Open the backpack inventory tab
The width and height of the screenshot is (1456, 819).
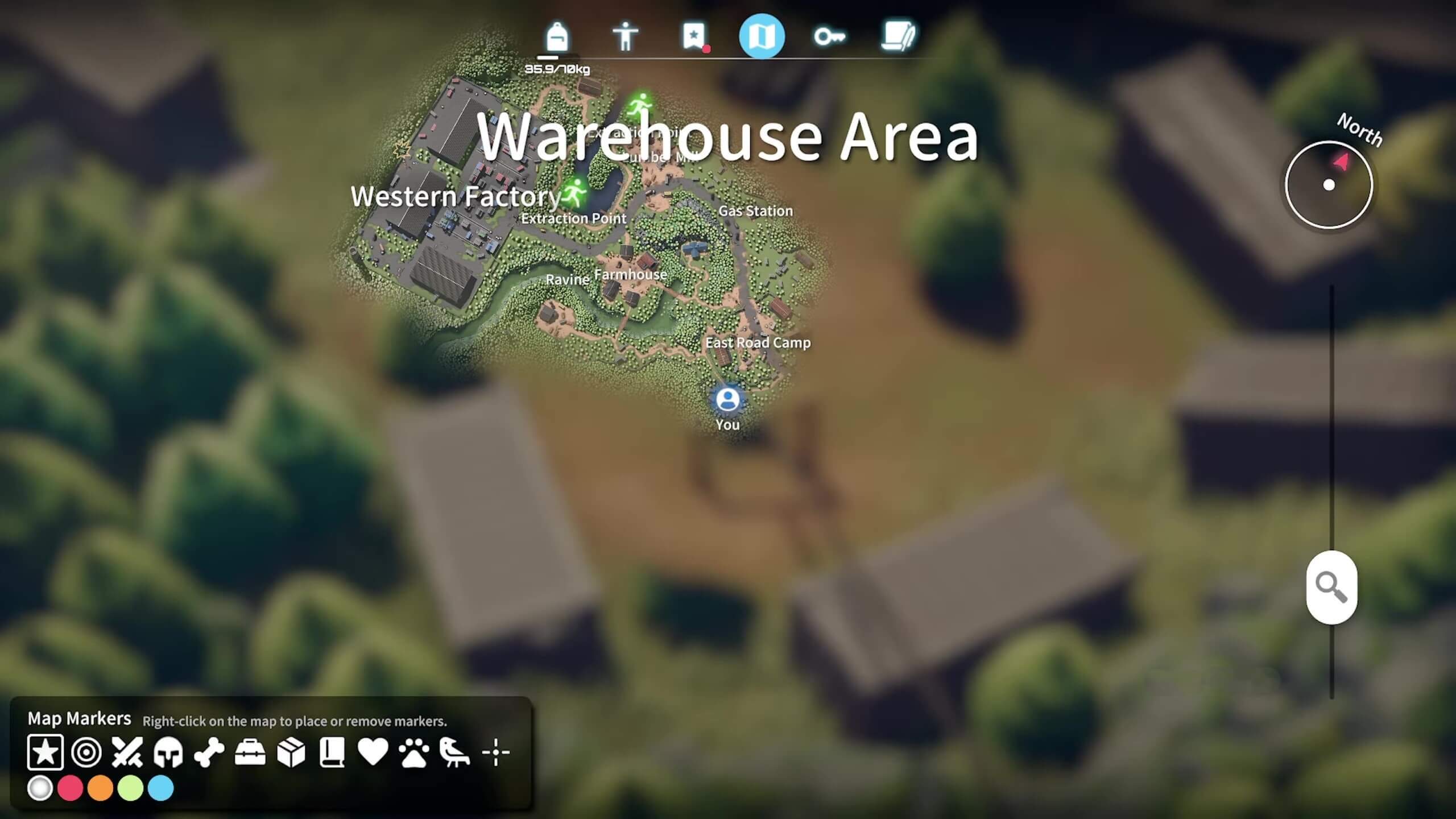click(x=556, y=38)
